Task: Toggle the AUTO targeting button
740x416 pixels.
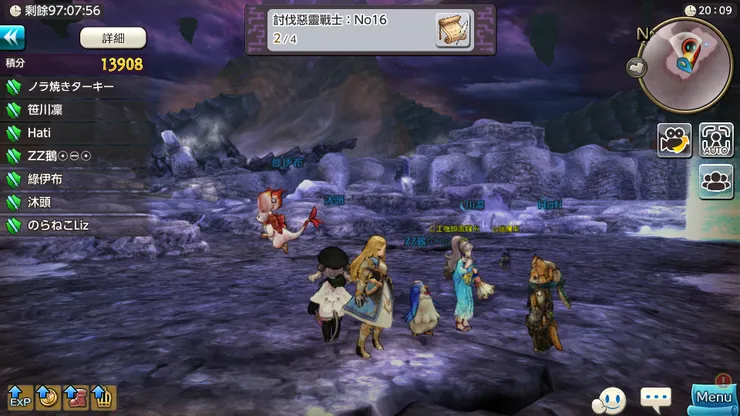Action: (716, 140)
